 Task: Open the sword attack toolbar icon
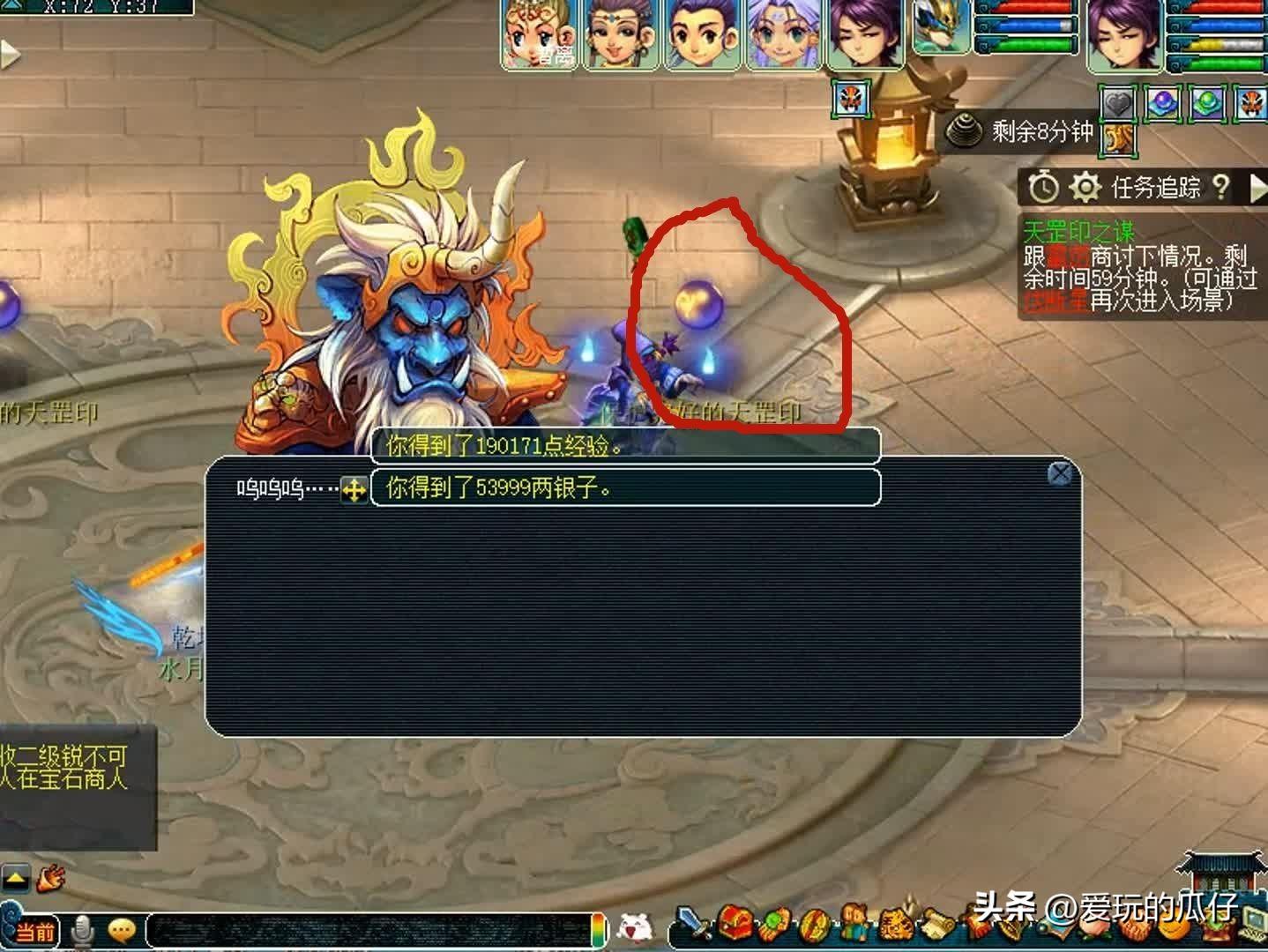pos(694,926)
